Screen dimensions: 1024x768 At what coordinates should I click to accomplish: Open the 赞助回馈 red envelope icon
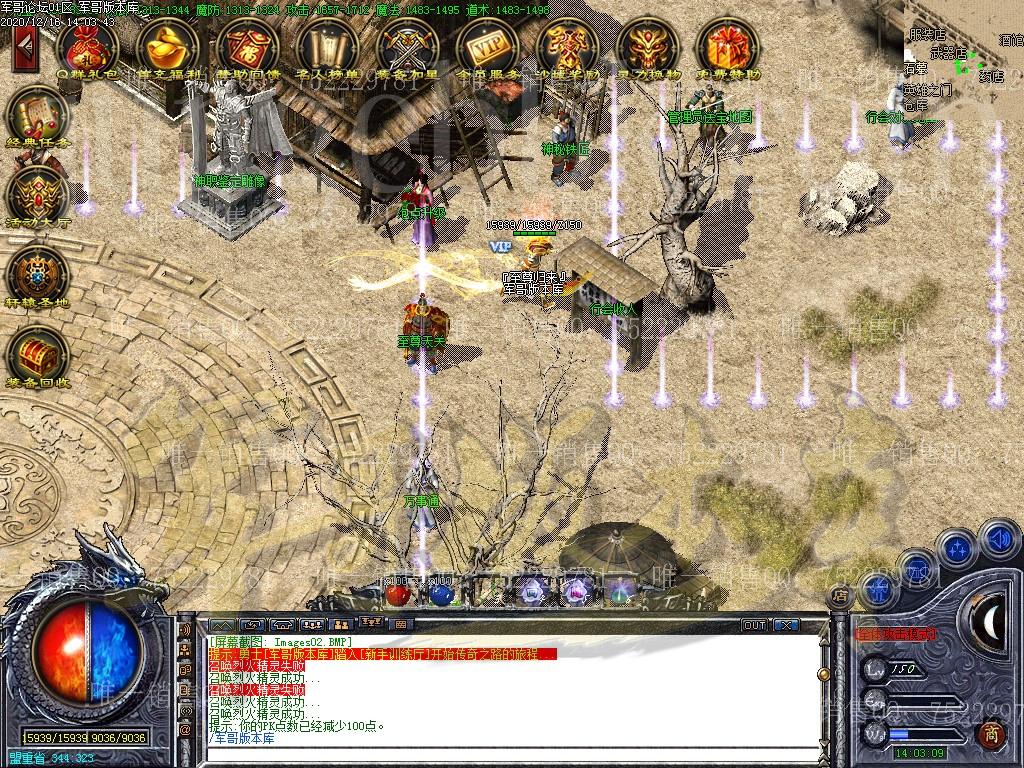247,46
